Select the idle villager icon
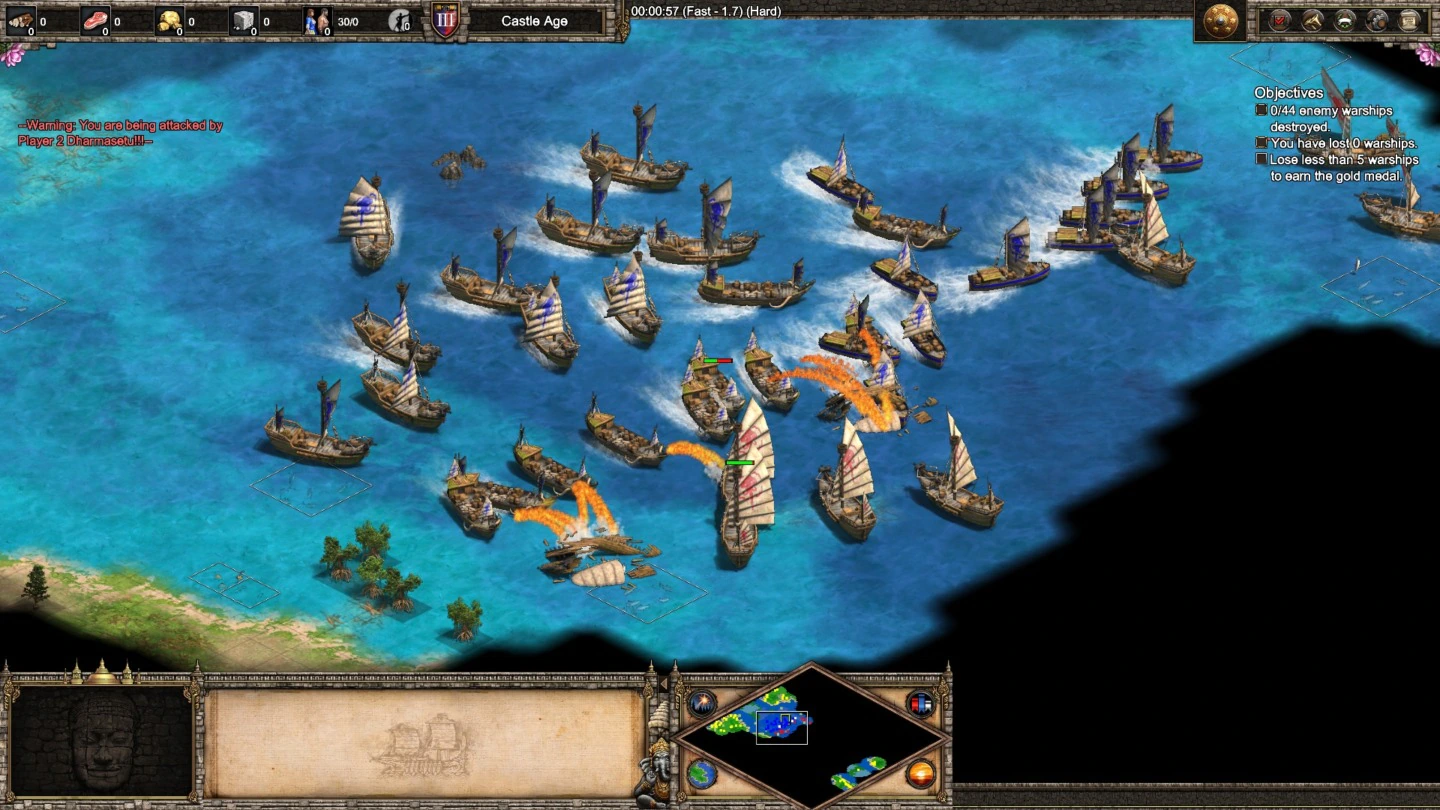Screen dimensions: 1440x810 (x=400, y=20)
